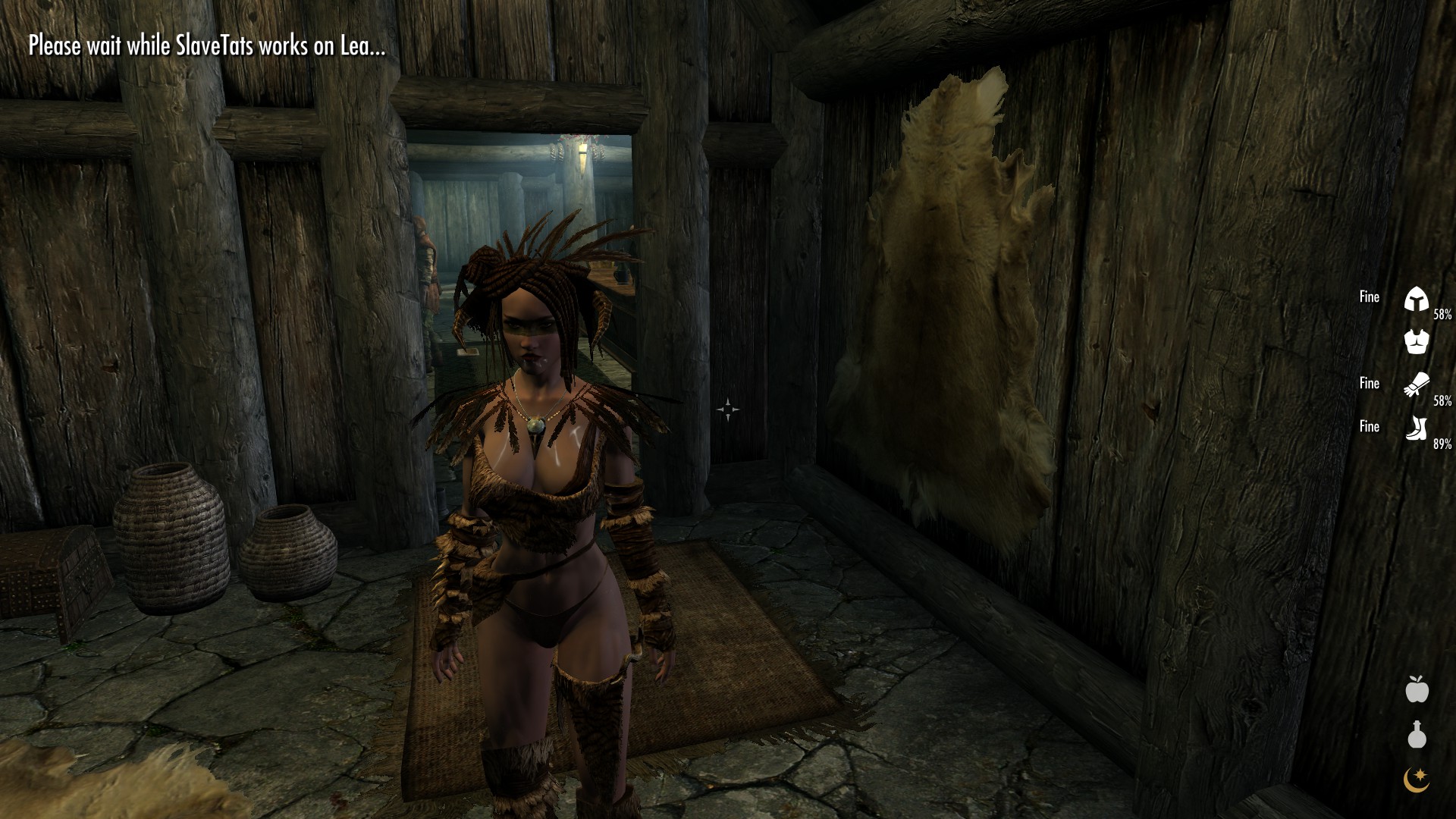Select the boots armor status icon
Viewport: 1456px width, 819px height.
point(1416,428)
